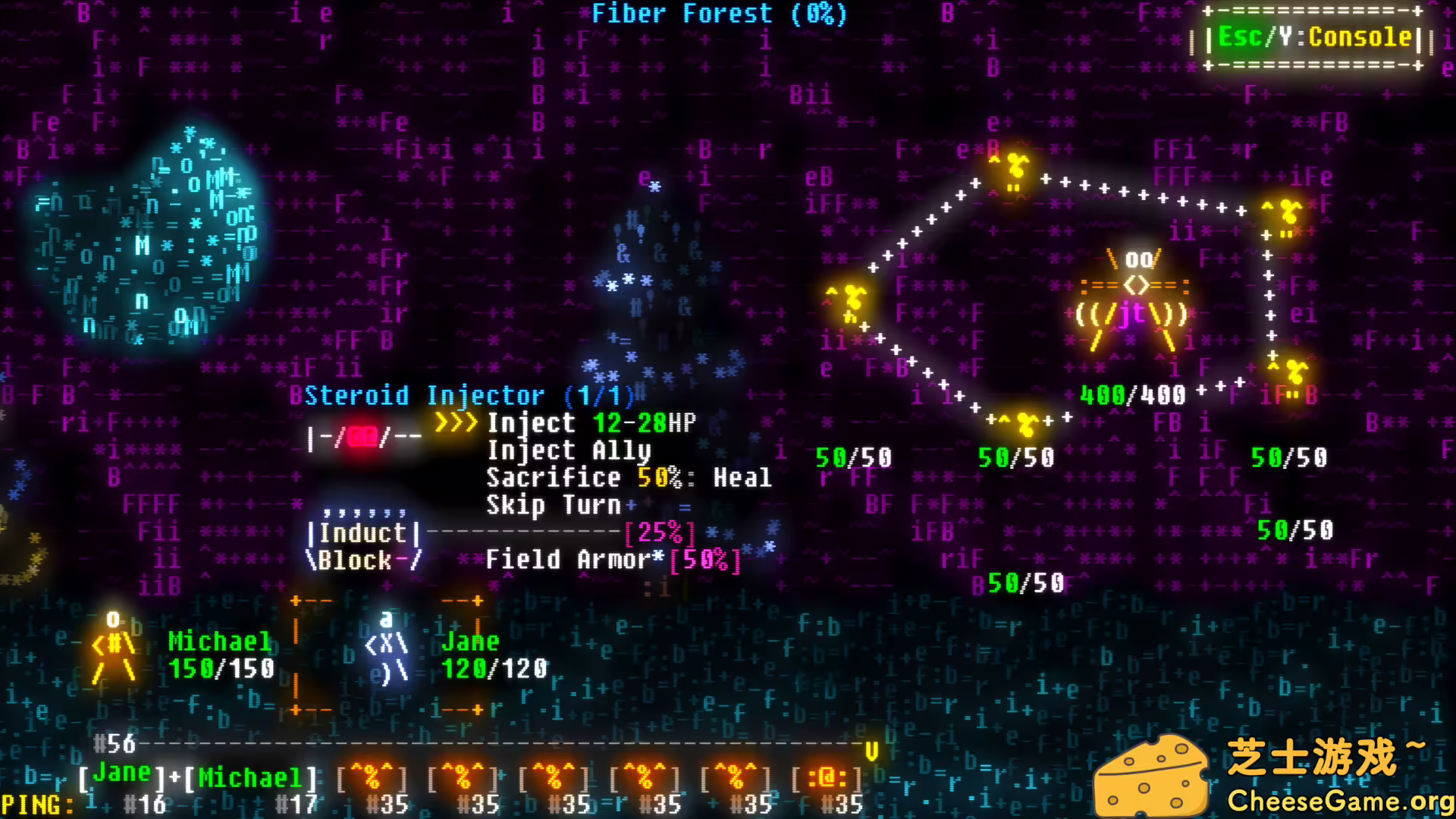Choose the Inject 12-28HP action
Screen dimensions: 1456x819
[x=591, y=422]
